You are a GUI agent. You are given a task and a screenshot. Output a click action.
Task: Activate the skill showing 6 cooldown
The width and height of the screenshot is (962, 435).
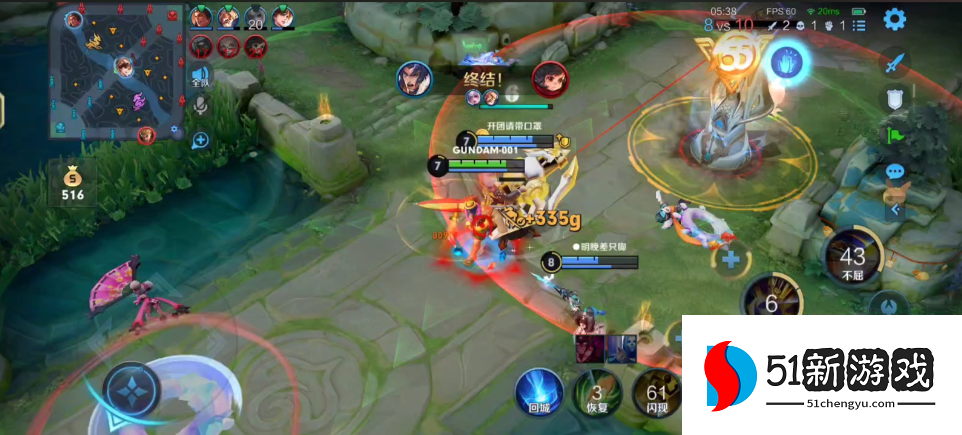click(x=771, y=300)
